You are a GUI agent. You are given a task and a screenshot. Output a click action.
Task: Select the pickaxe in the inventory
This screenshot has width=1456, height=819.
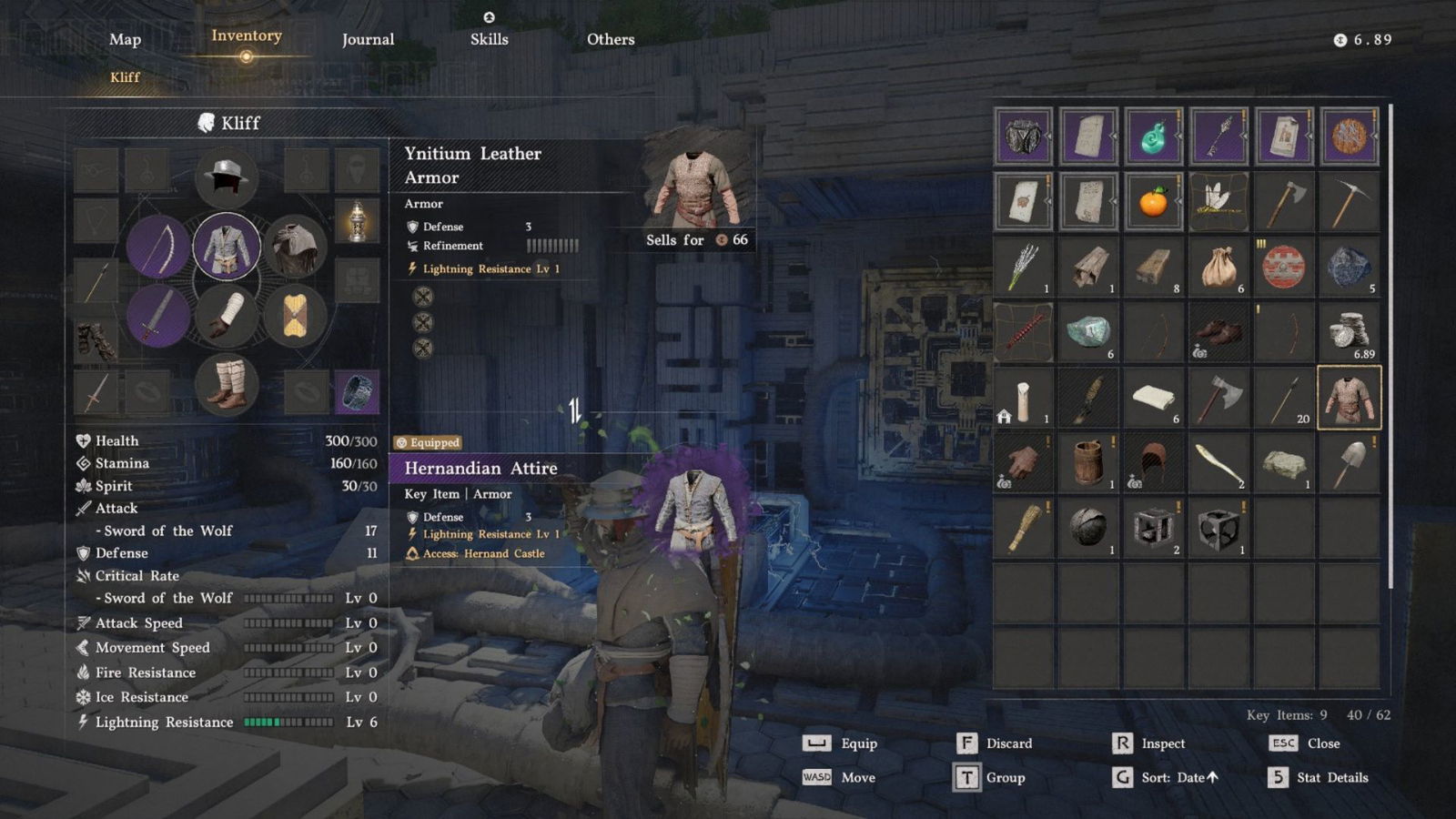tap(1349, 201)
